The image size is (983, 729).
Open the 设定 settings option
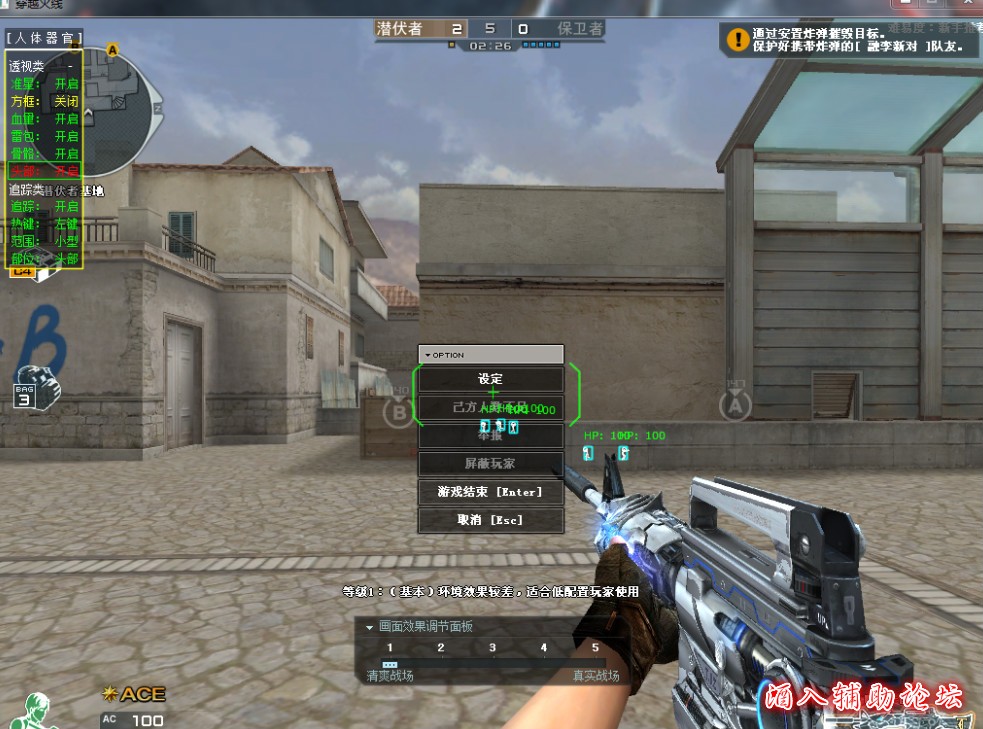click(x=490, y=380)
